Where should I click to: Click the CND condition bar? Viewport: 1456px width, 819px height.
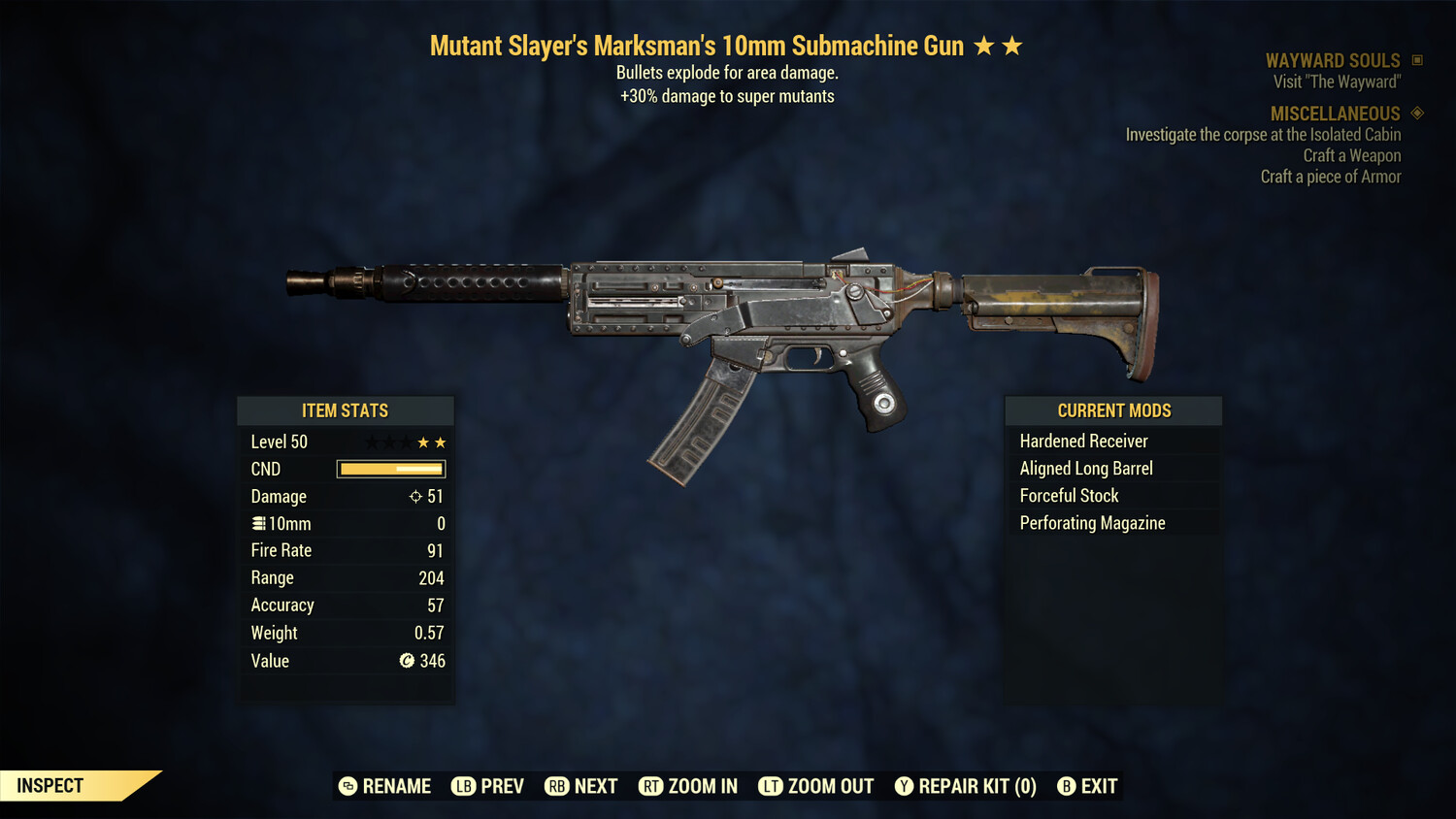[x=390, y=469]
